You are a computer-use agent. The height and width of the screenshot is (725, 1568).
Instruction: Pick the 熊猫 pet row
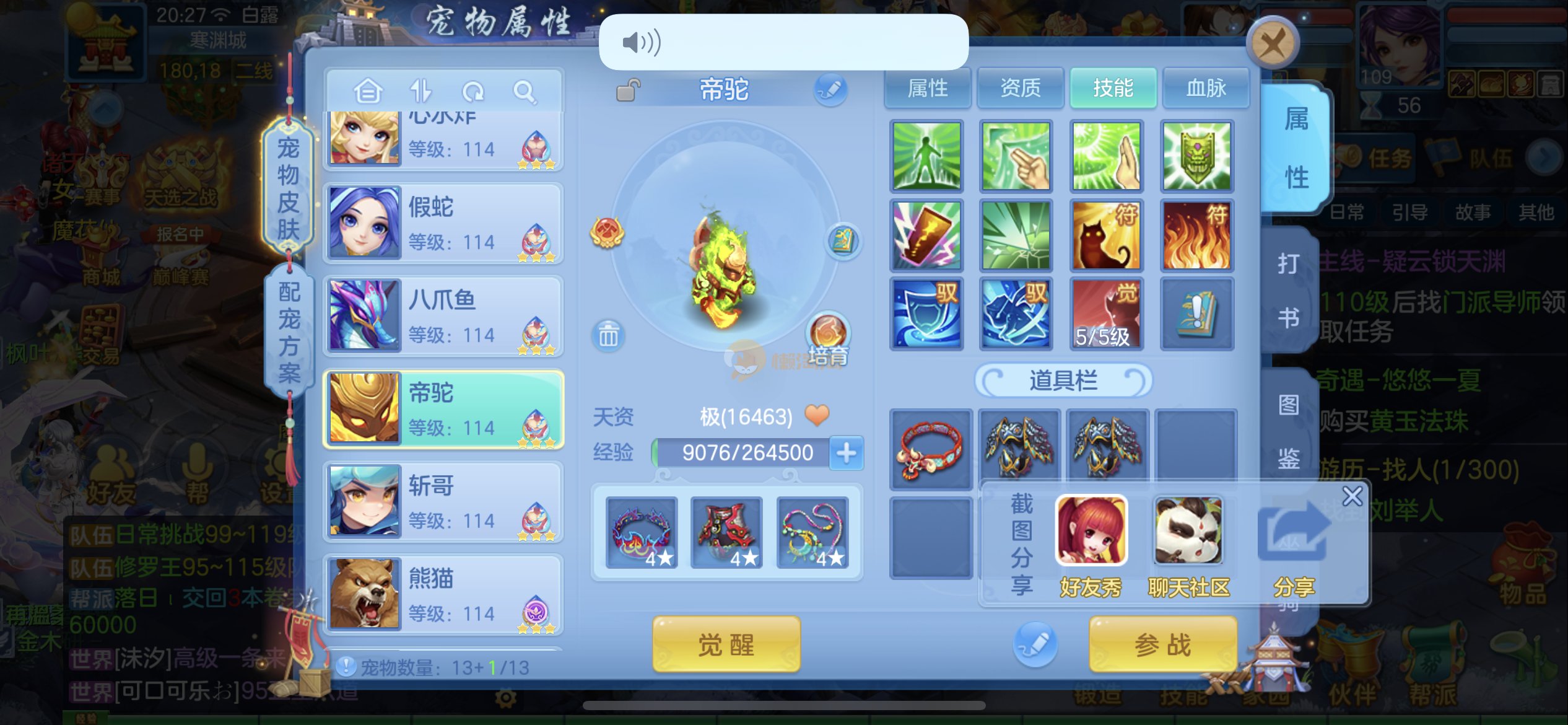pyautogui.click(x=443, y=595)
